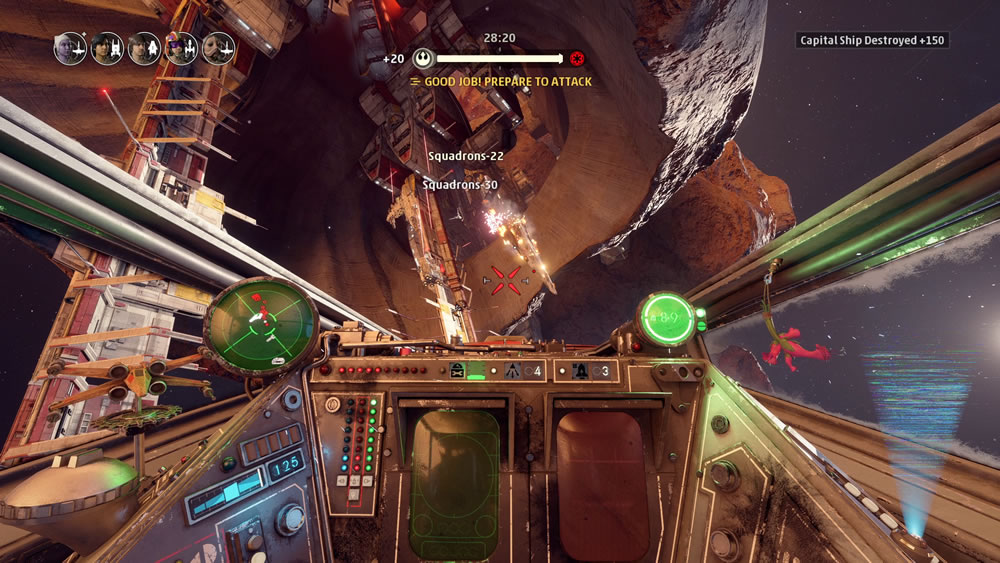Activate the repair system wrench icon
1000x563 pixels.
click(x=458, y=371)
